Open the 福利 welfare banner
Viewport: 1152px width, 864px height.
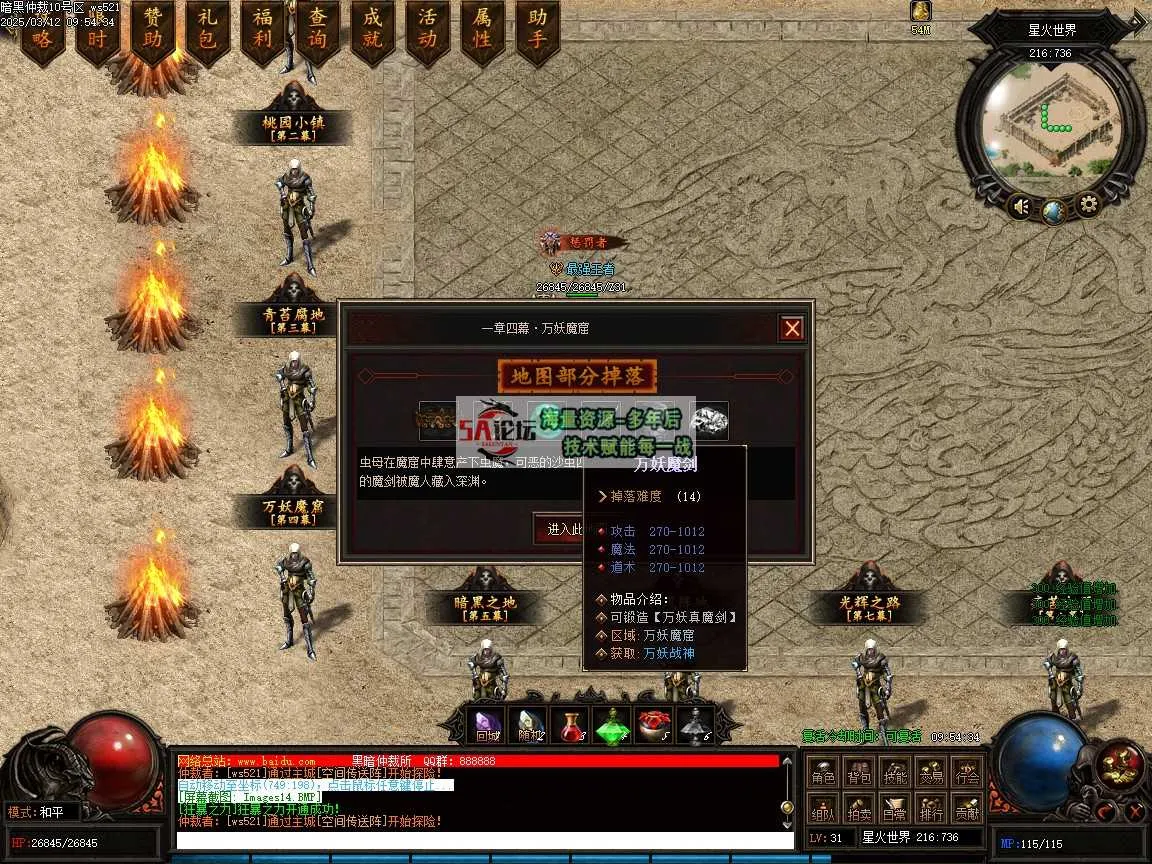point(263,30)
